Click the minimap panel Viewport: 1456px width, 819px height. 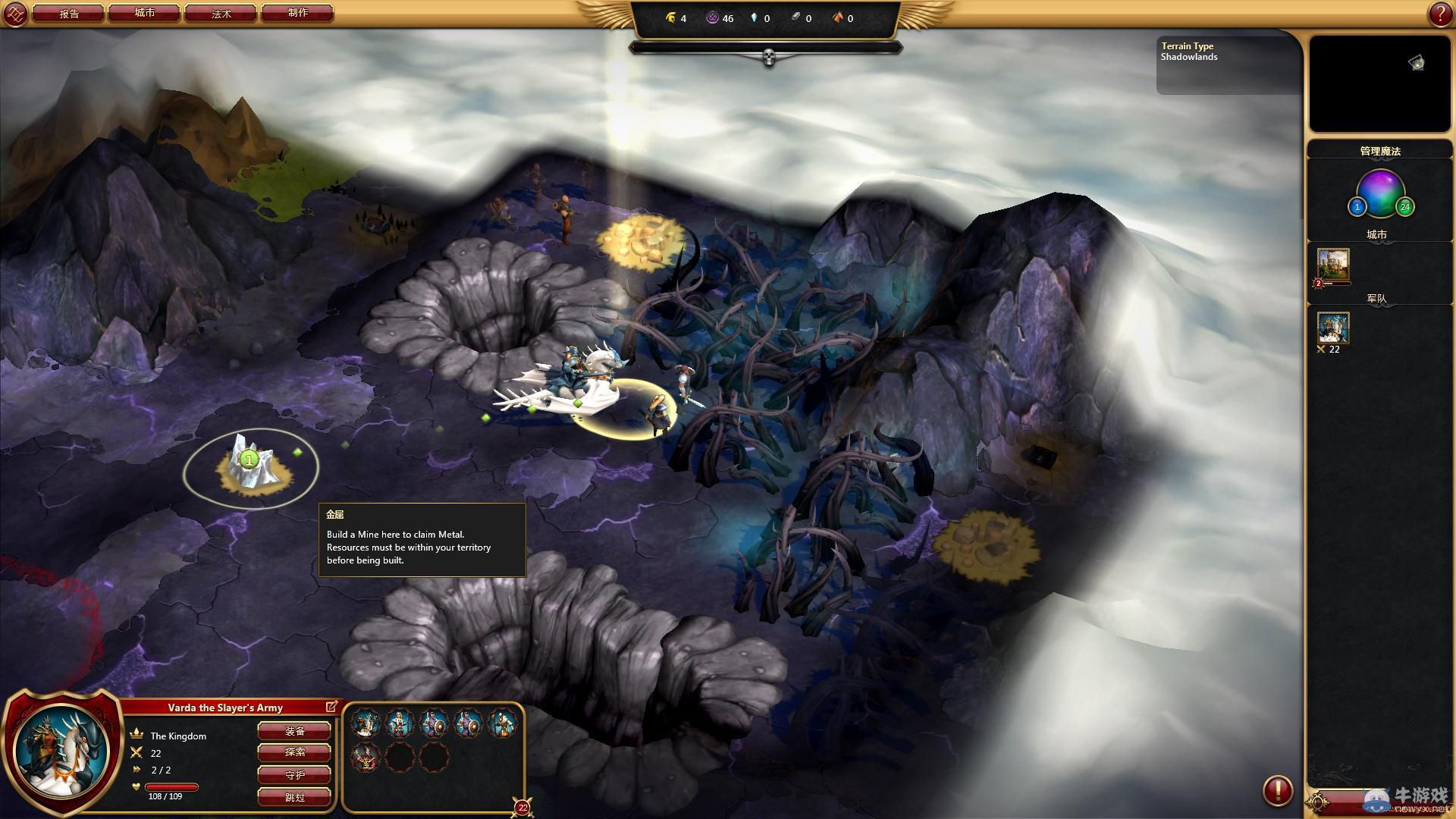tap(1379, 83)
